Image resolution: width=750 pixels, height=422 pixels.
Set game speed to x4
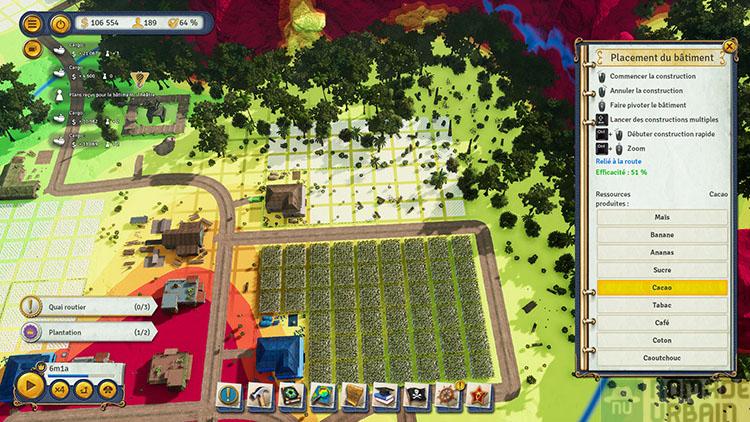pyautogui.click(x=60, y=389)
